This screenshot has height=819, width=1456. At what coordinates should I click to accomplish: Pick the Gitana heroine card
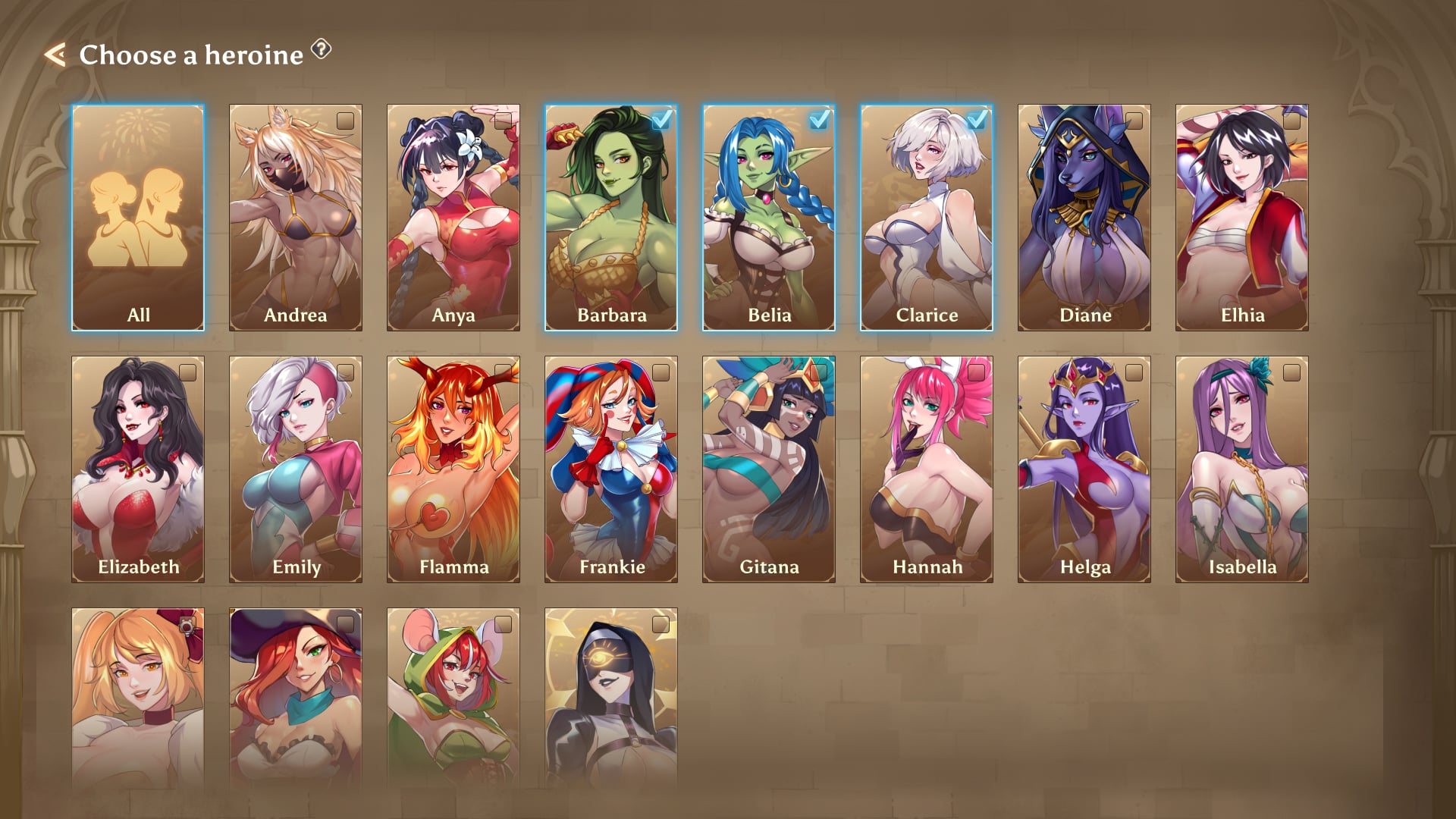tap(769, 469)
